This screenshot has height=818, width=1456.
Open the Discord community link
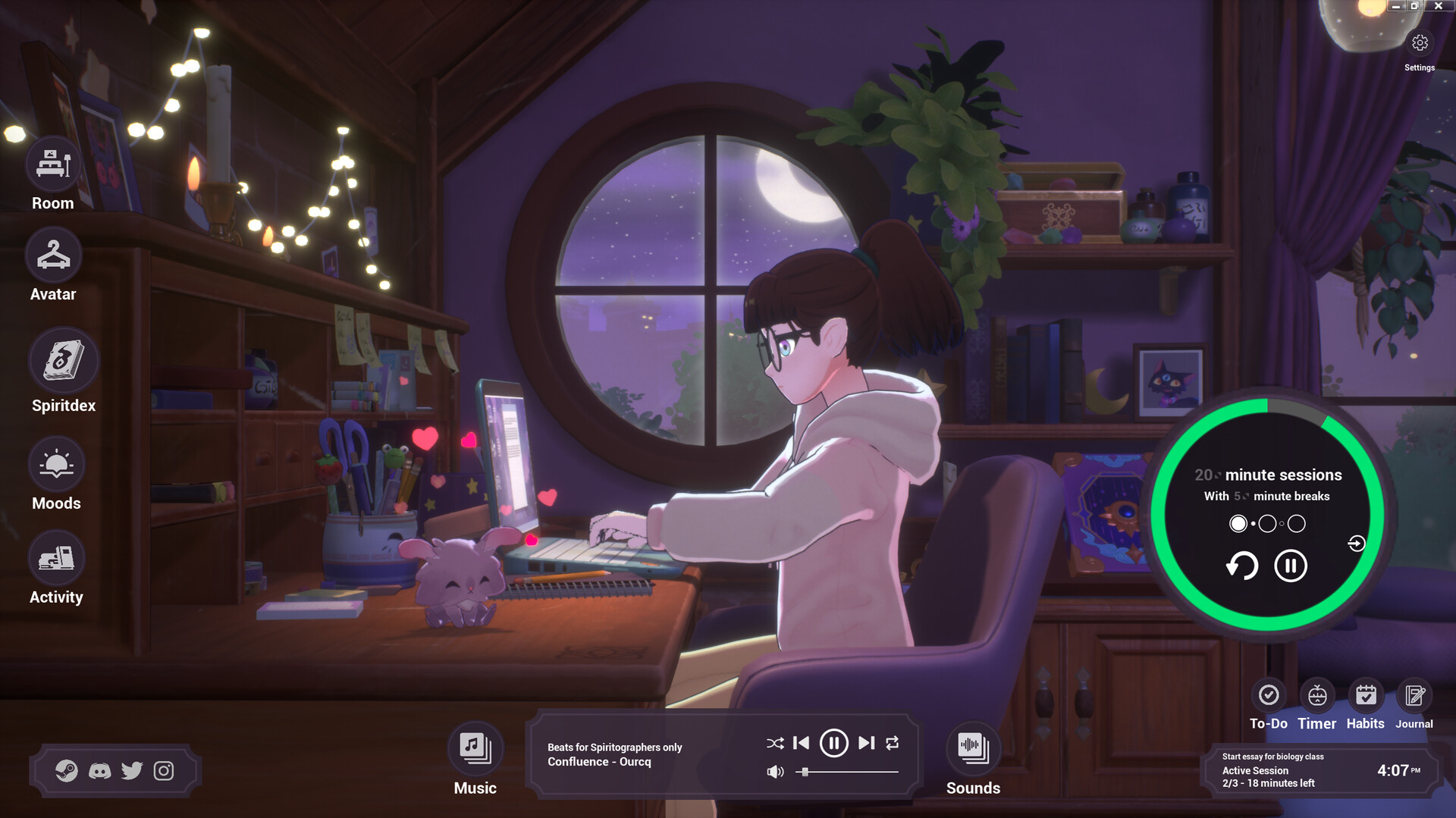[x=100, y=770]
